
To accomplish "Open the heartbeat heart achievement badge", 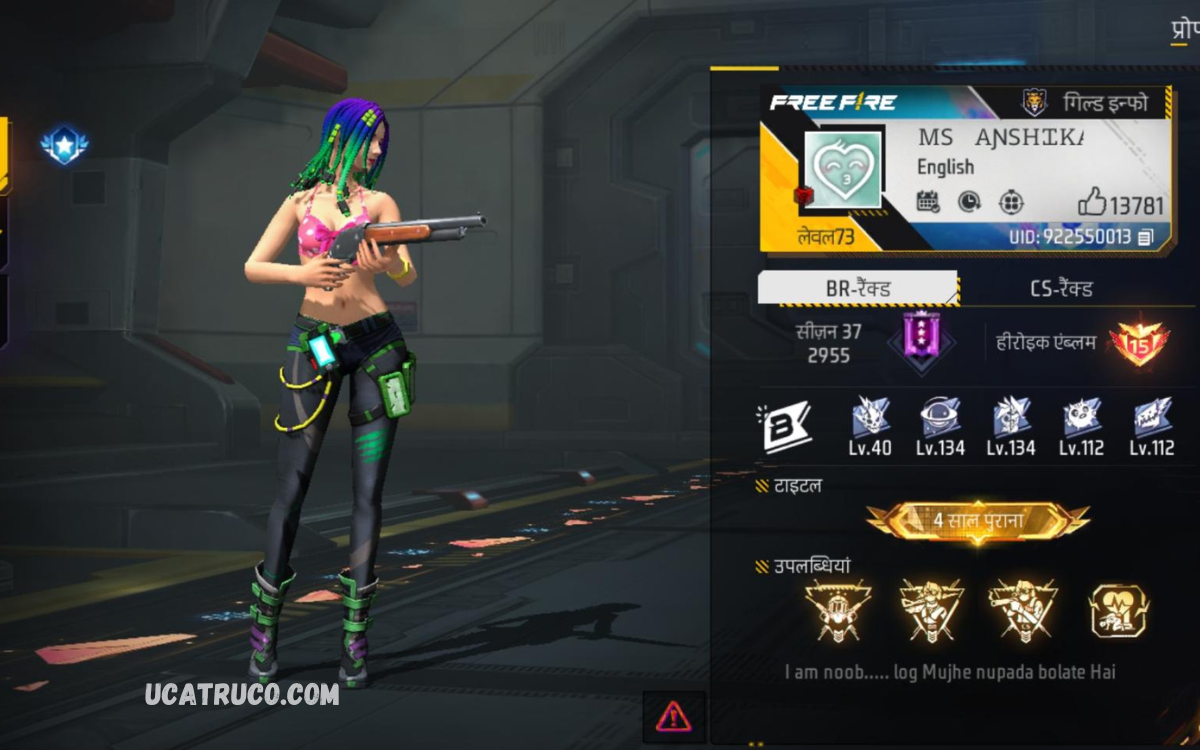I will click(1118, 611).
